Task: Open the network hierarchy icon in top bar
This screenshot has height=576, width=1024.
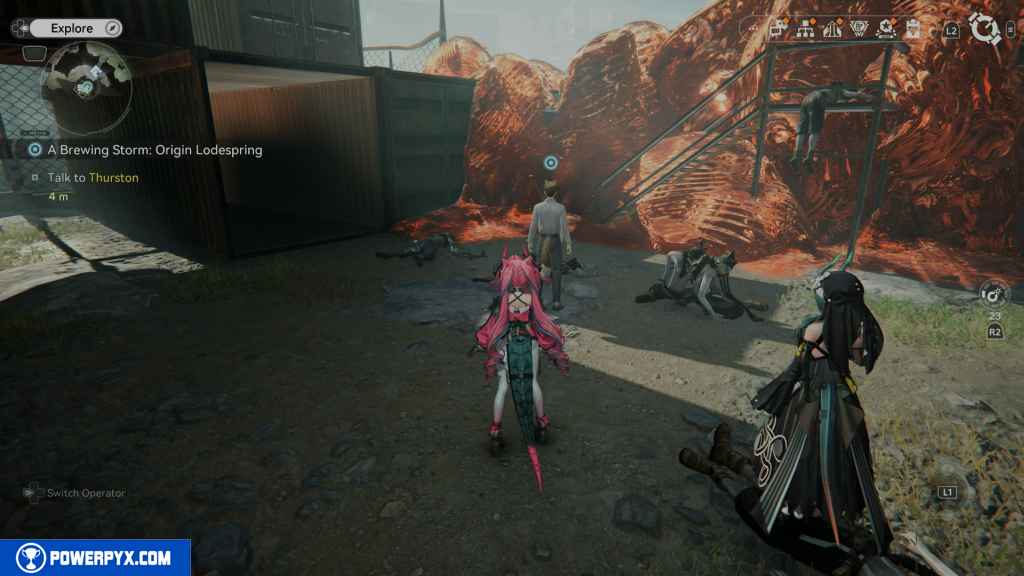Action: (x=804, y=30)
